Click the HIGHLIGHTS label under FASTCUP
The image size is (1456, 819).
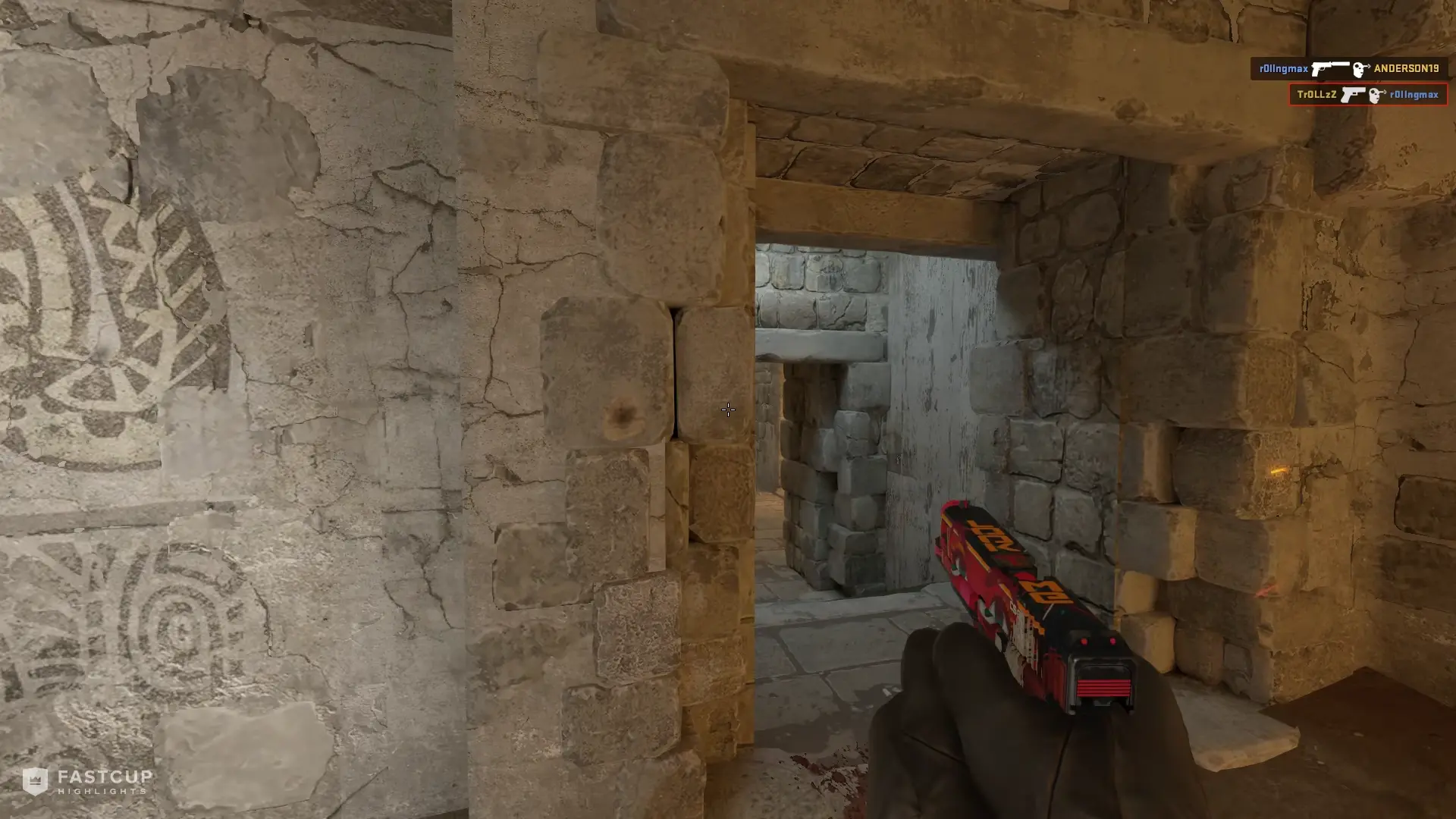click(x=101, y=790)
